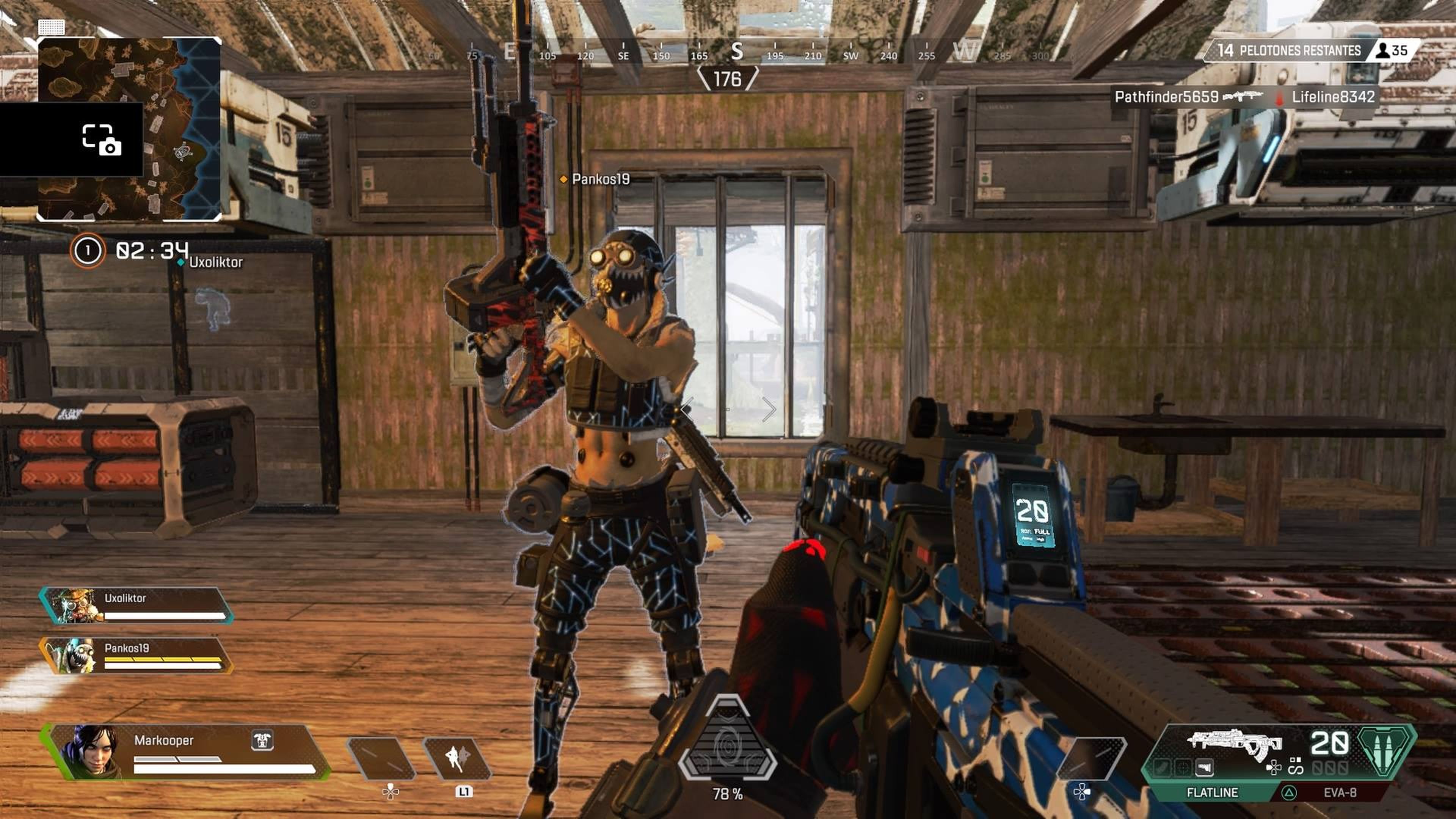Click the magazine attachment icon on Flatline bar
The image size is (1456, 819).
(1205, 767)
